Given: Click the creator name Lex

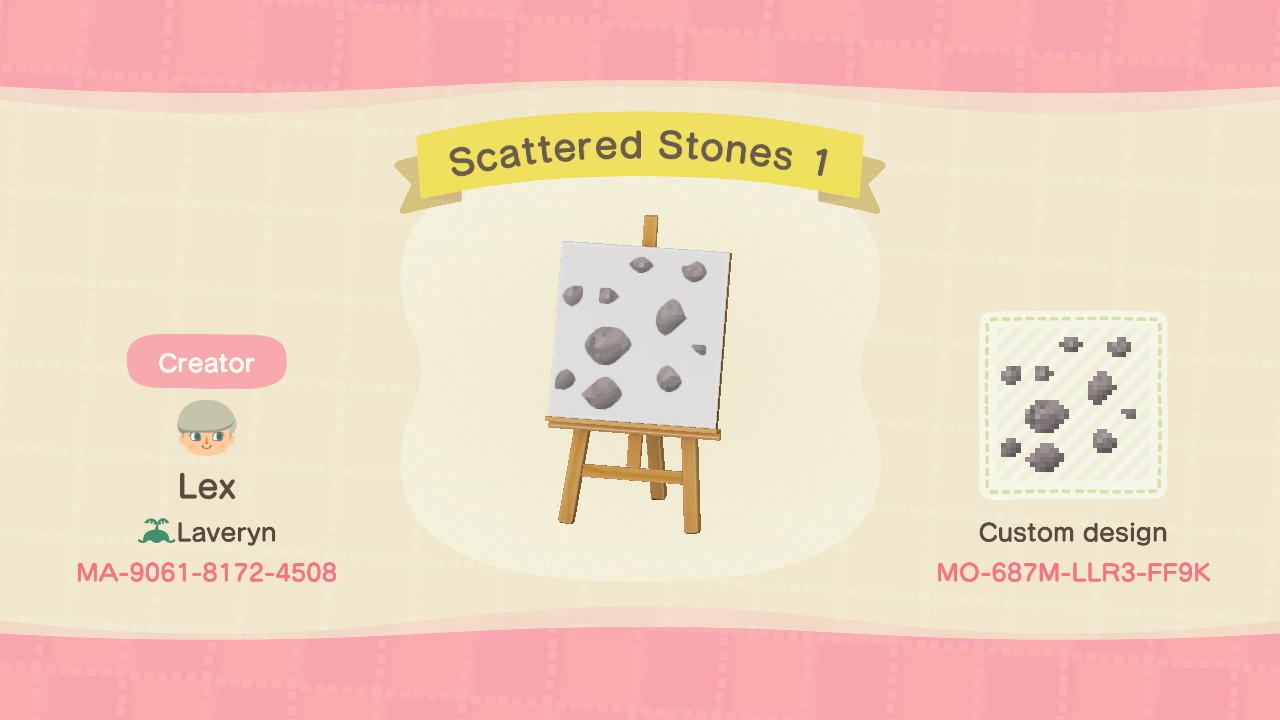Looking at the screenshot, I should click(207, 487).
